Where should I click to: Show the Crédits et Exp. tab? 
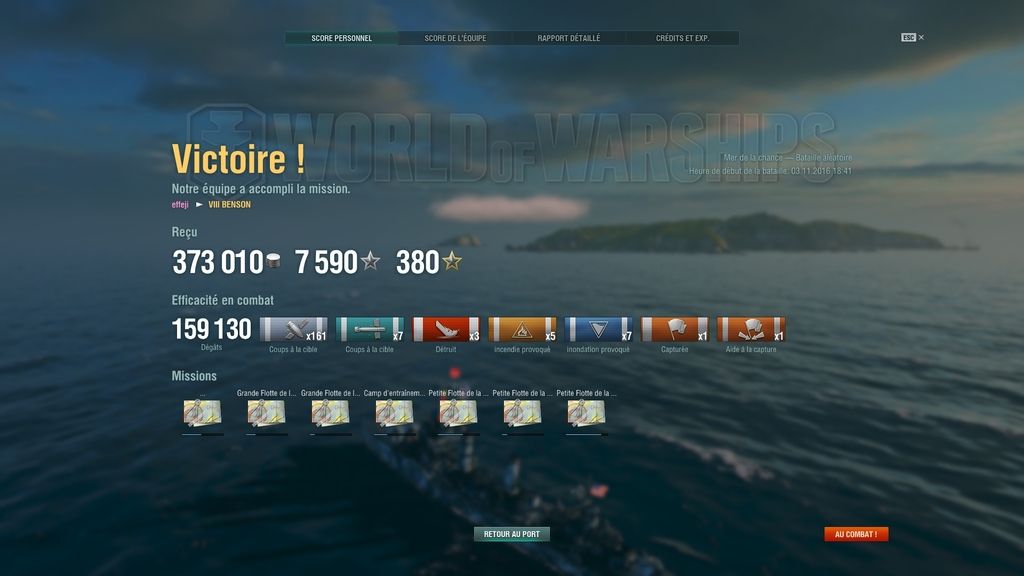(x=682, y=38)
